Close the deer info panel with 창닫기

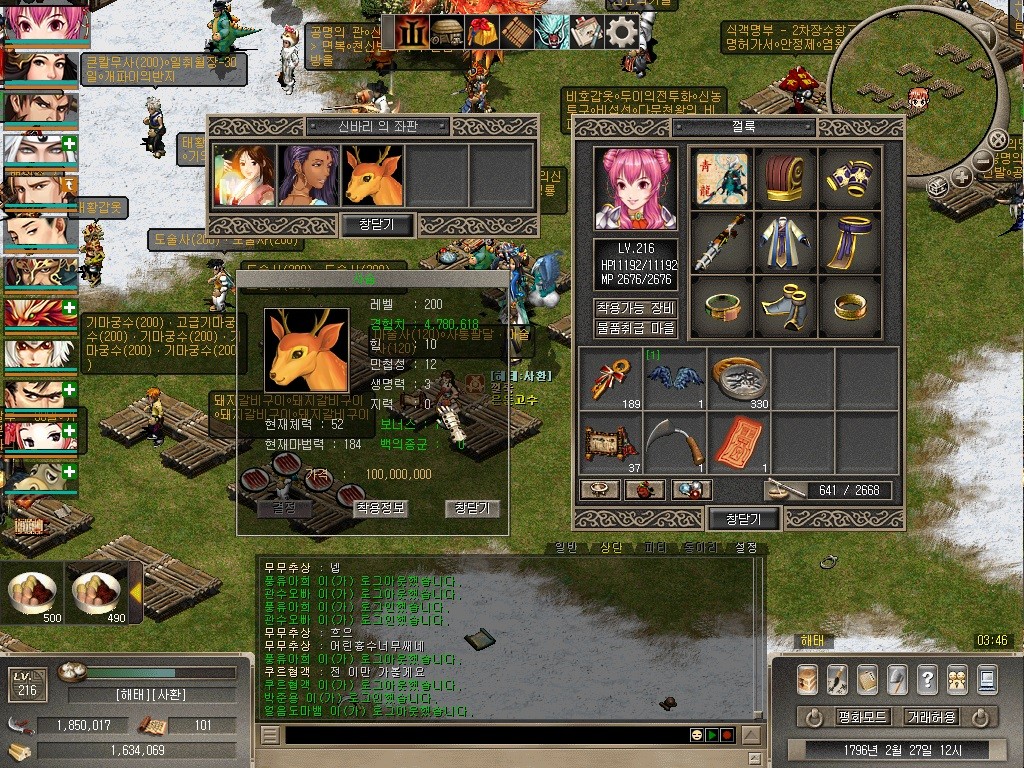point(471,508)
